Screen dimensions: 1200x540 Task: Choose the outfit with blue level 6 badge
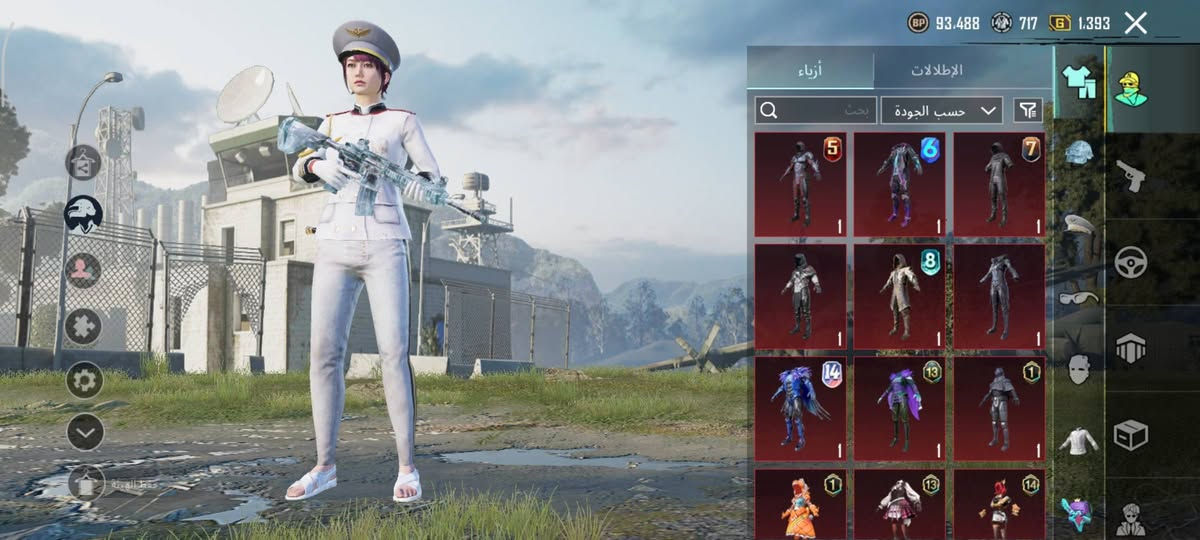(899, 185)
